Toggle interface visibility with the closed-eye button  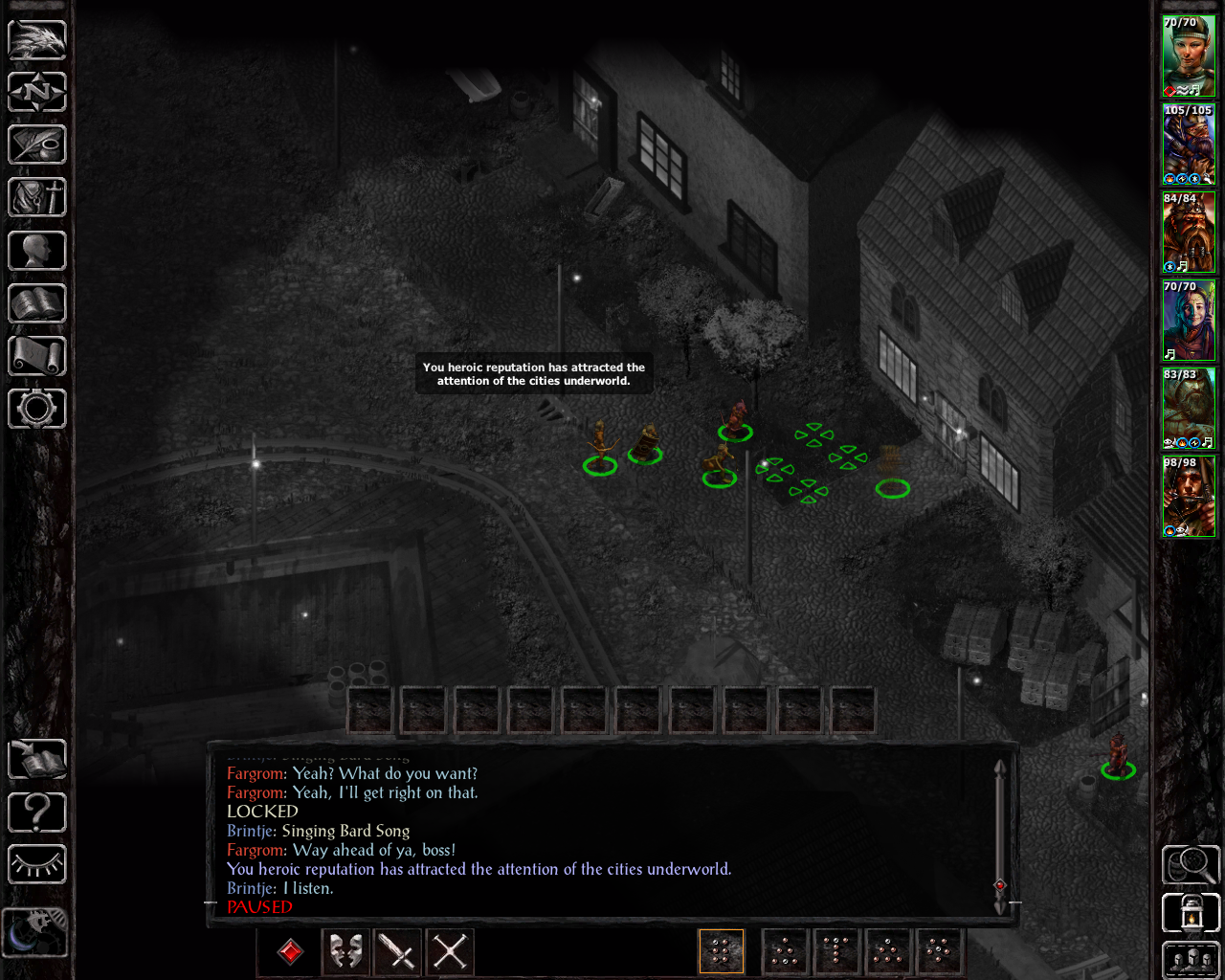(37, 865)
